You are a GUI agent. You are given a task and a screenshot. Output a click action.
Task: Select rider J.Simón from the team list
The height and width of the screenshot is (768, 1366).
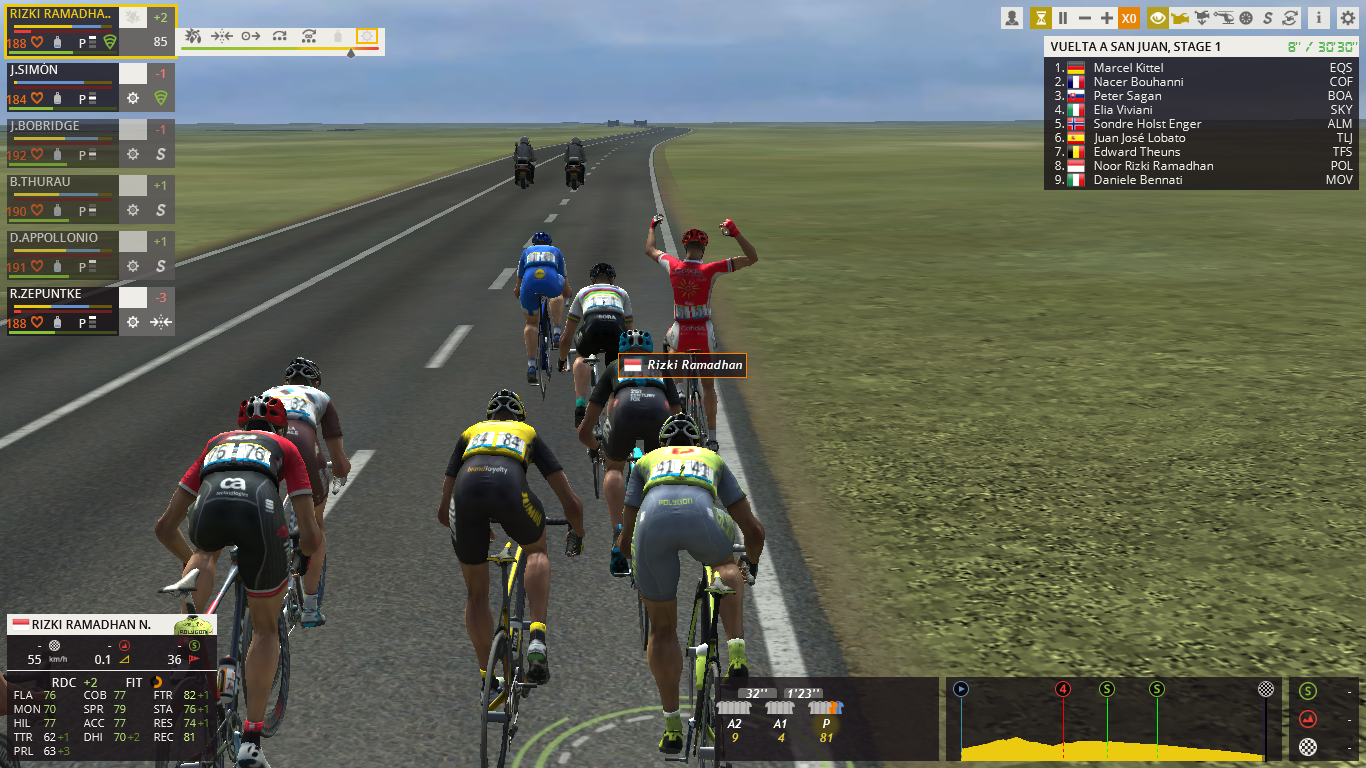(x=62, y=71)
